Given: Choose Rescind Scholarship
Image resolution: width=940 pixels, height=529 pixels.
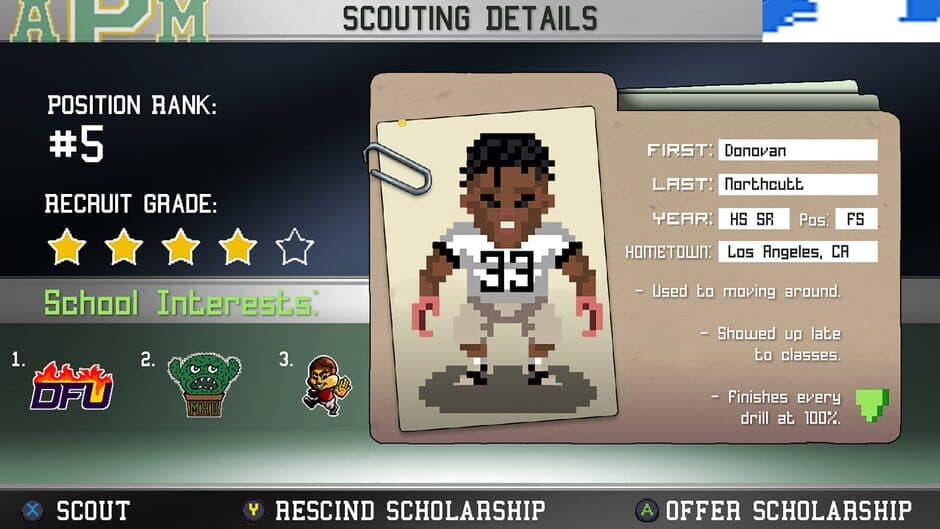Looking at the screenshot, I should [x=396, y=510].
